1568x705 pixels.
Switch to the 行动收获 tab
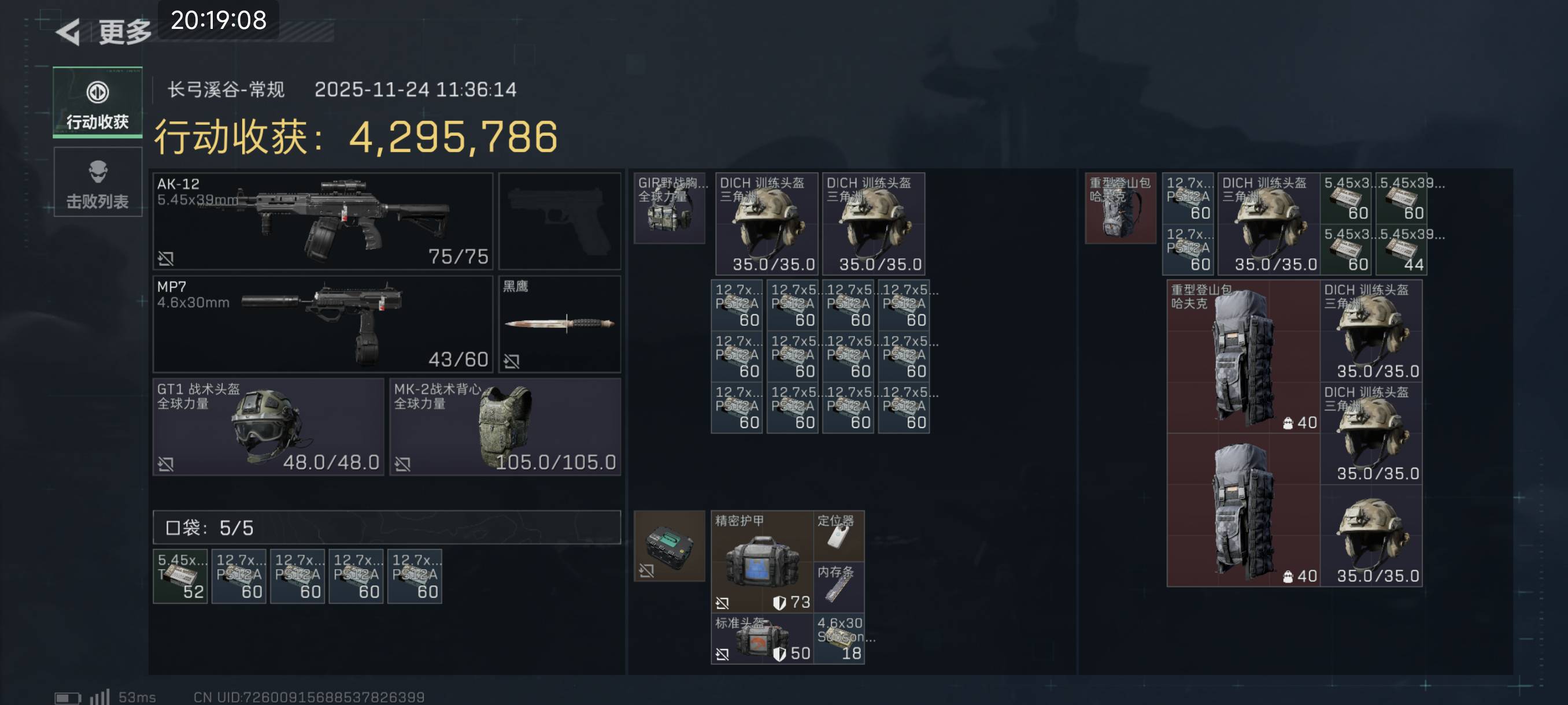pos(97,102)
